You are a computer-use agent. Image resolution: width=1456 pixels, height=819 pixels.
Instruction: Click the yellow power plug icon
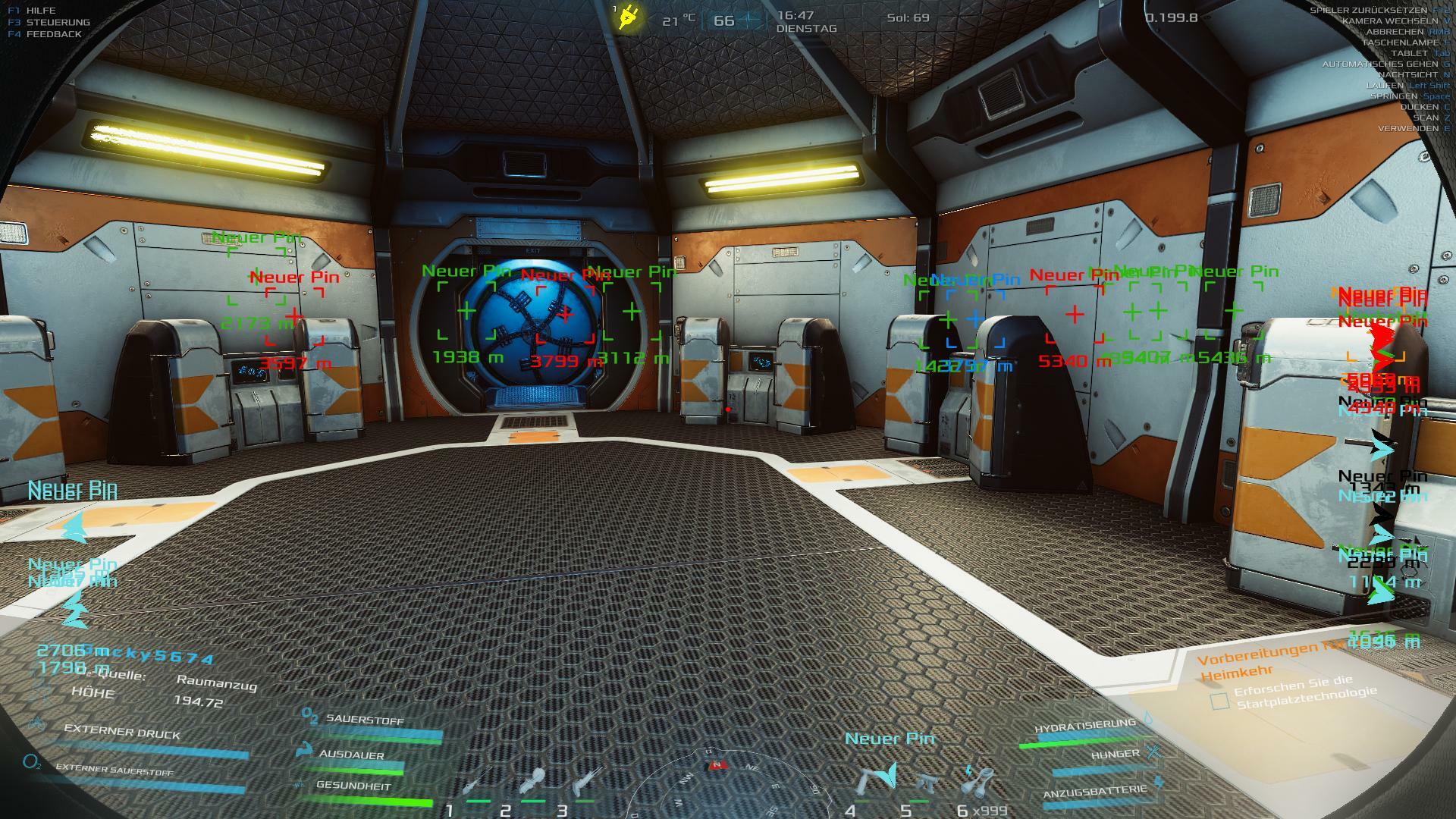628,17
